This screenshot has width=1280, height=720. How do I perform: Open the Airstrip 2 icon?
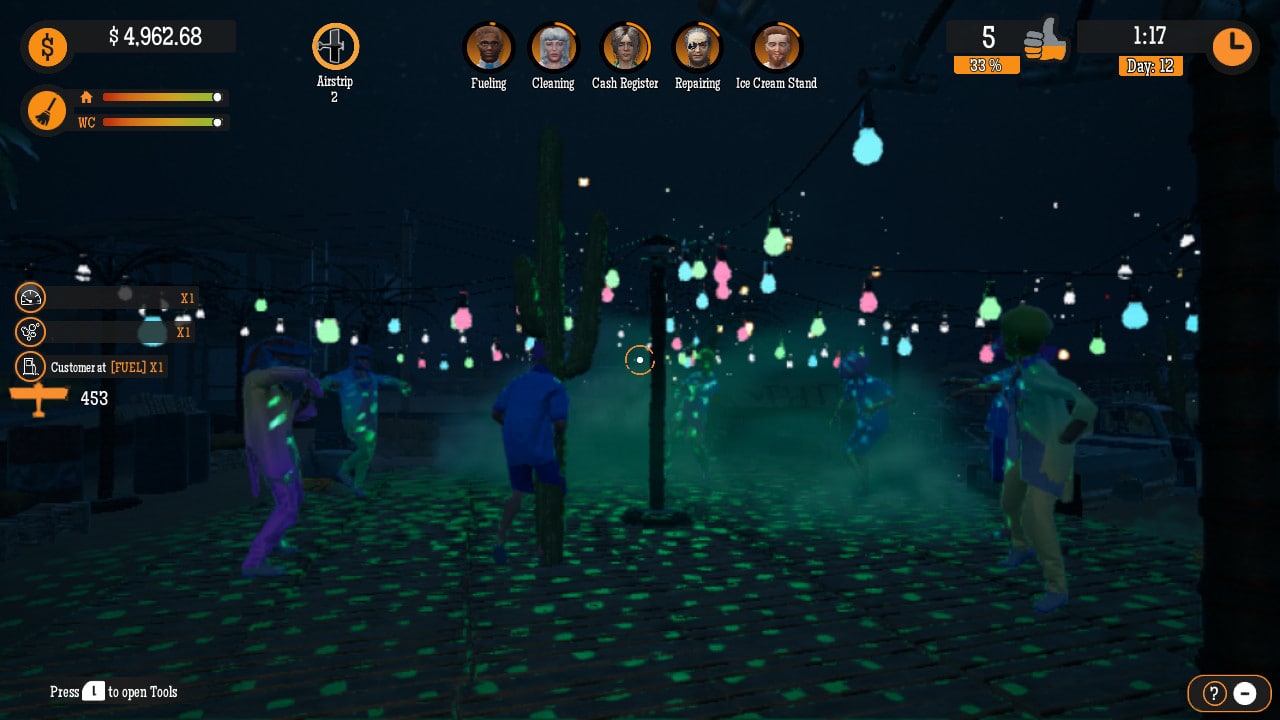point(335,45)
